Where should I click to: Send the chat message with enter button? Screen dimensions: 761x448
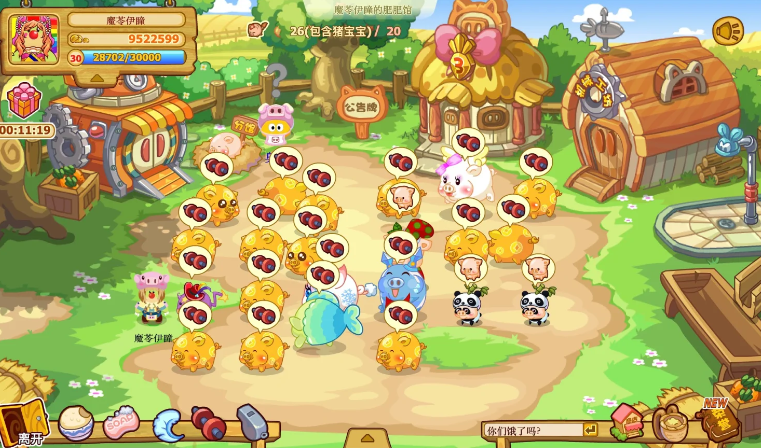coord(590,430)
